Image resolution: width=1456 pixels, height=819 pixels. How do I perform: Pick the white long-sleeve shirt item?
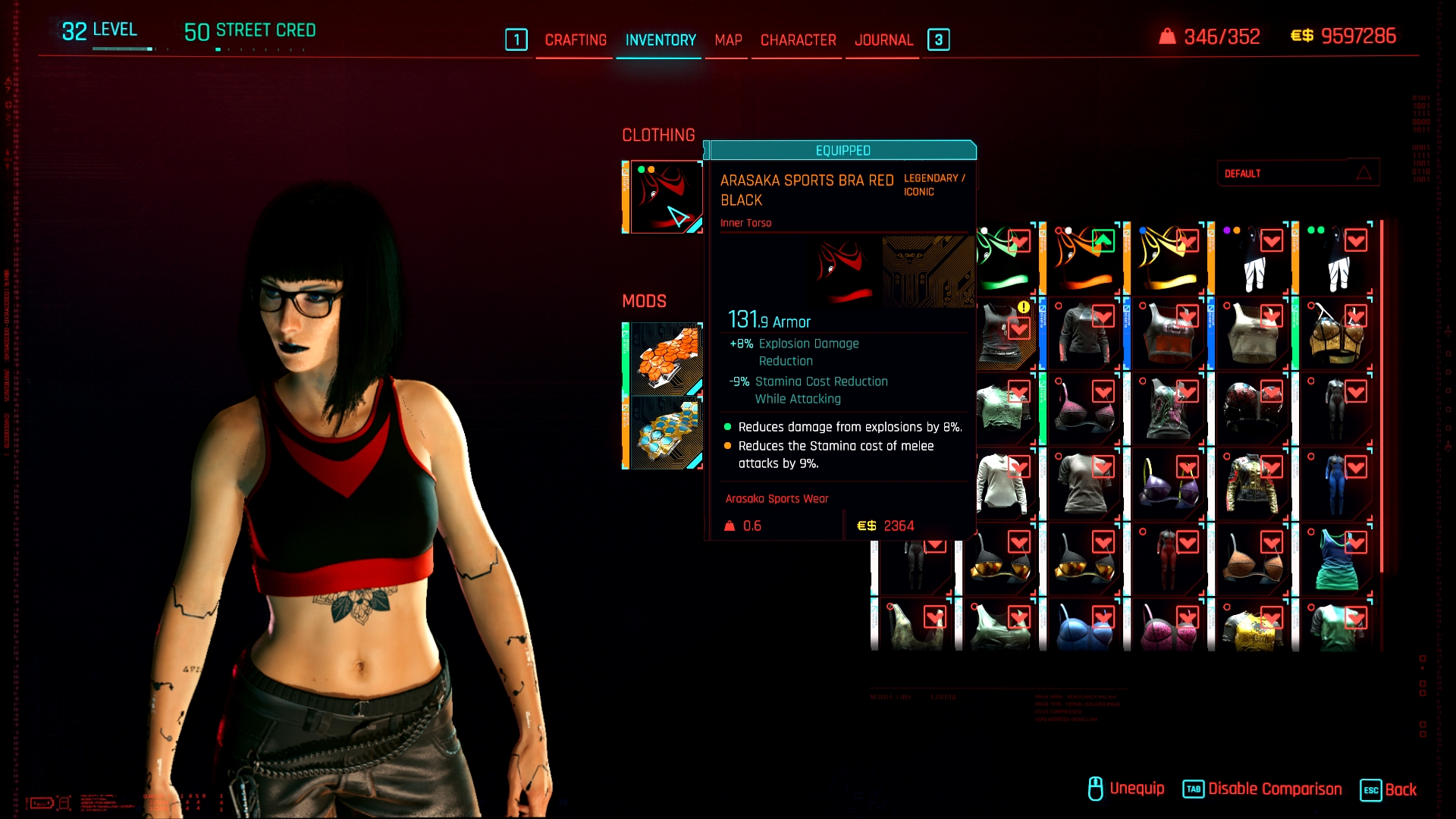(1003, 484)
